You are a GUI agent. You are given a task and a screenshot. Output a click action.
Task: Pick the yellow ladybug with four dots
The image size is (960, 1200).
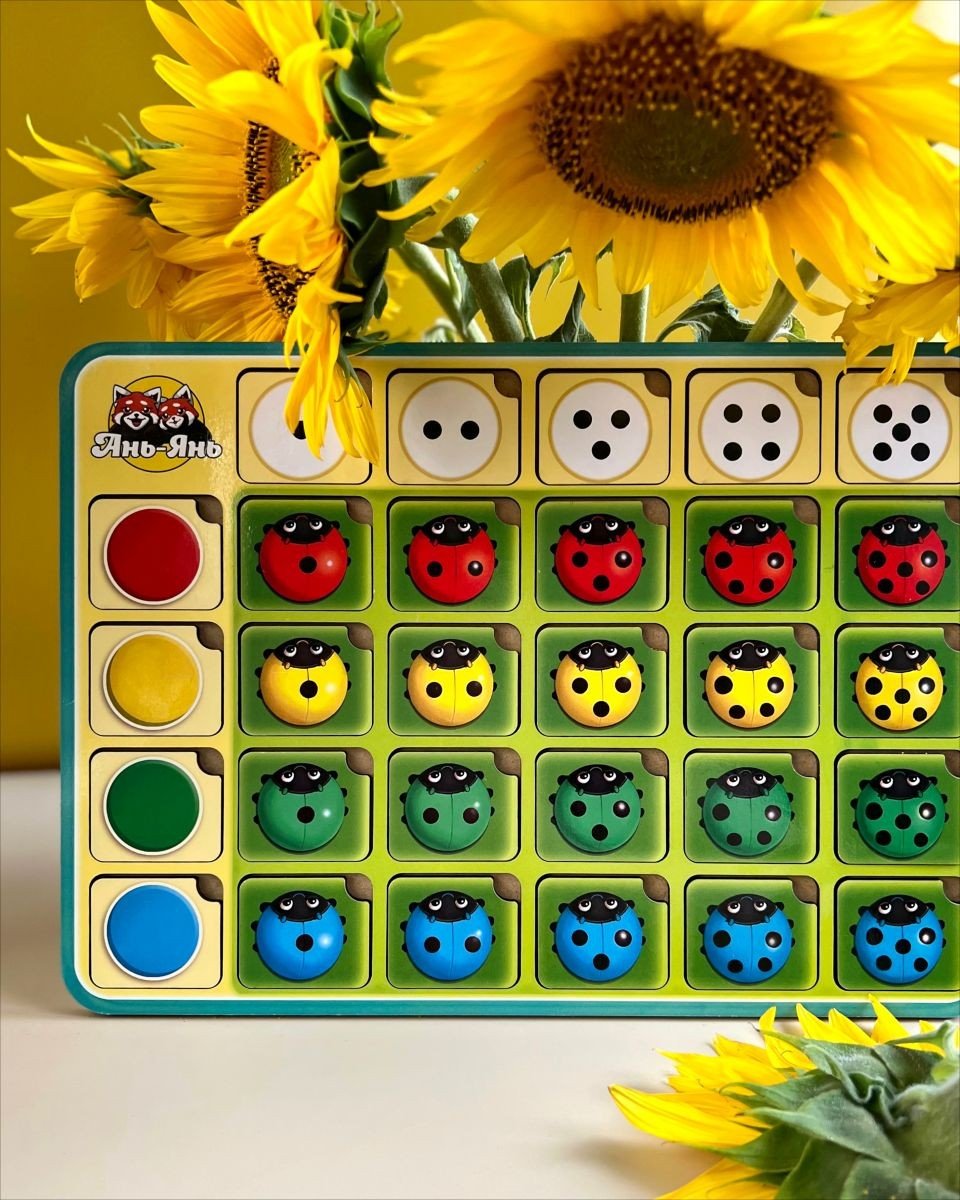pos(749,684)
